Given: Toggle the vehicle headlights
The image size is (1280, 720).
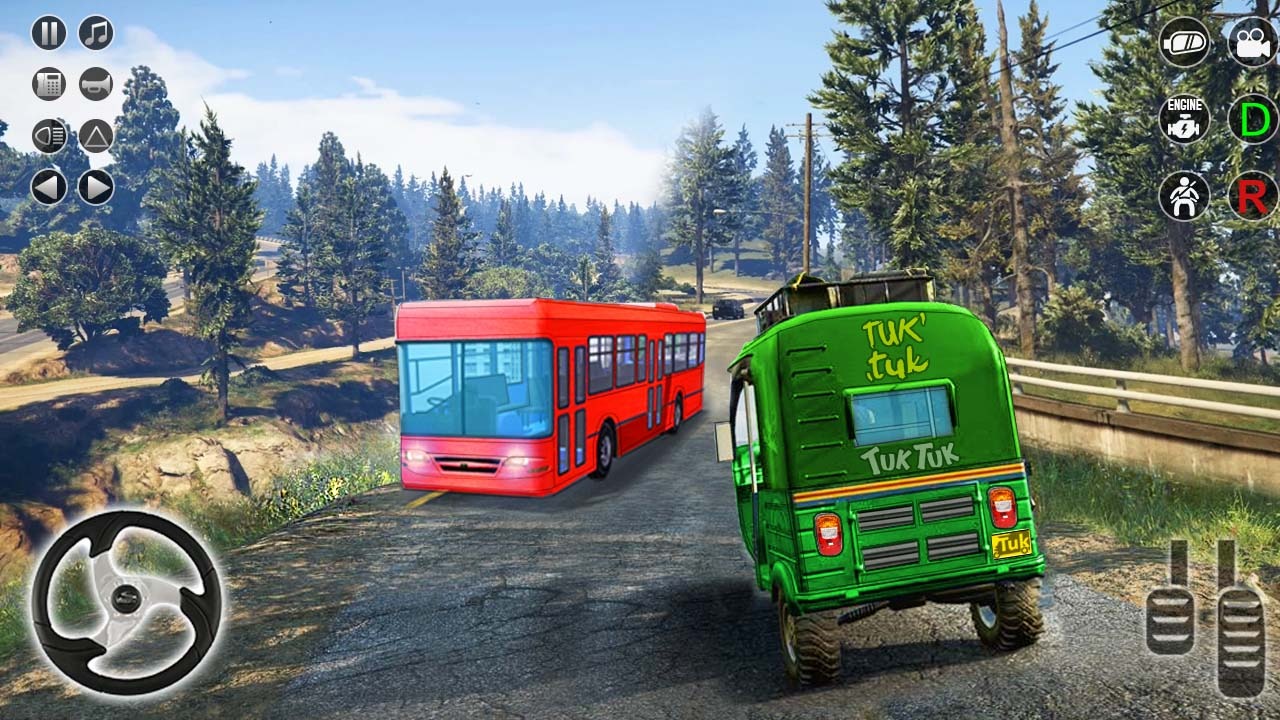Looking at the screenshot, I should pos(48,134).
